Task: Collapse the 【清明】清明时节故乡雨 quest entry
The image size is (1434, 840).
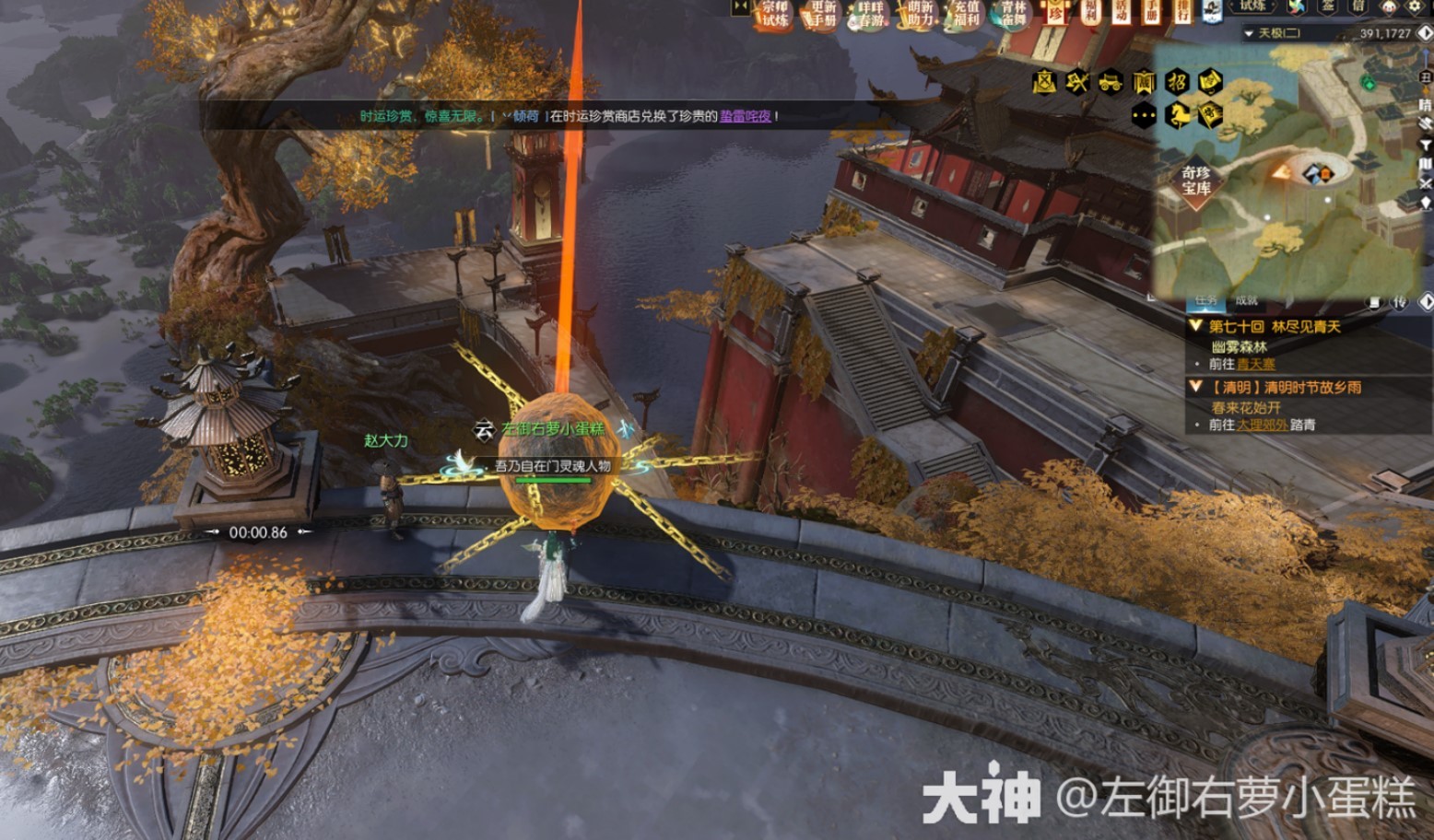Action: (1195, 385)
